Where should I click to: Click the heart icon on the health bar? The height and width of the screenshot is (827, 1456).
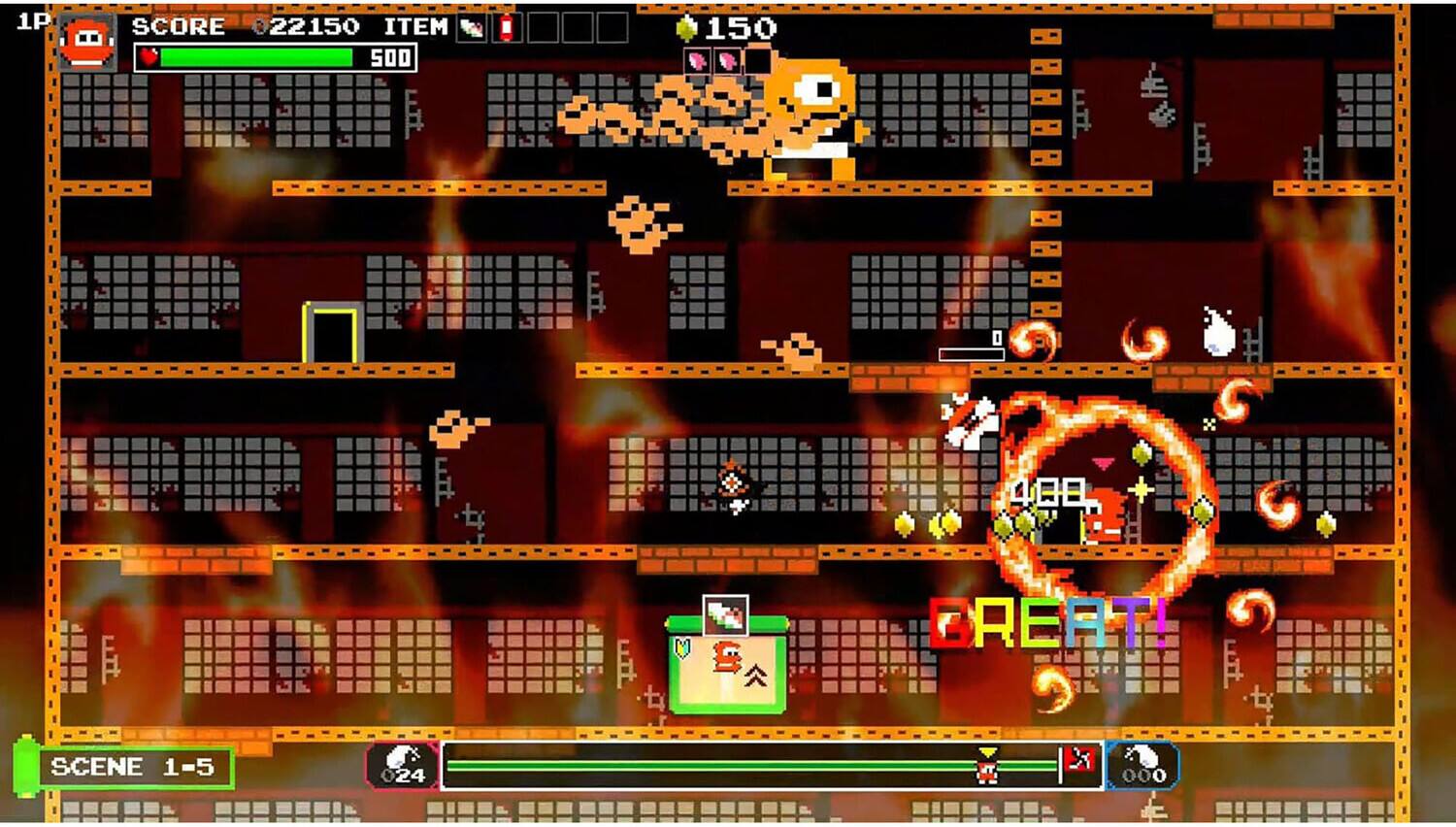pos(149,55)
